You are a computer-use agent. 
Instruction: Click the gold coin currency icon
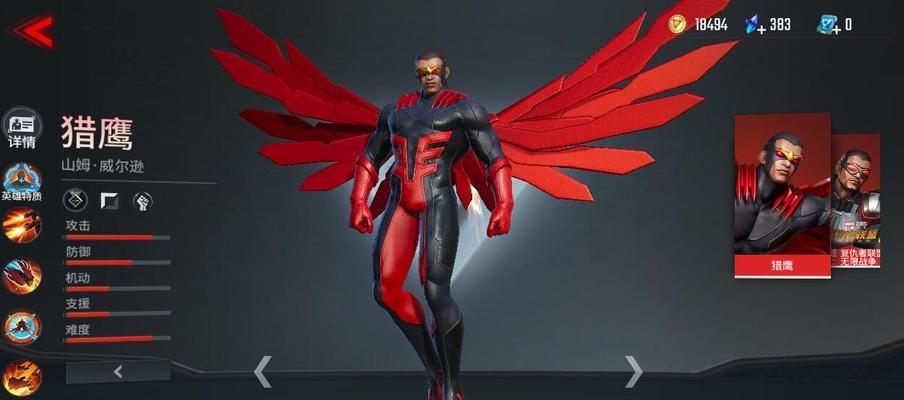click(x=678, y=24)
